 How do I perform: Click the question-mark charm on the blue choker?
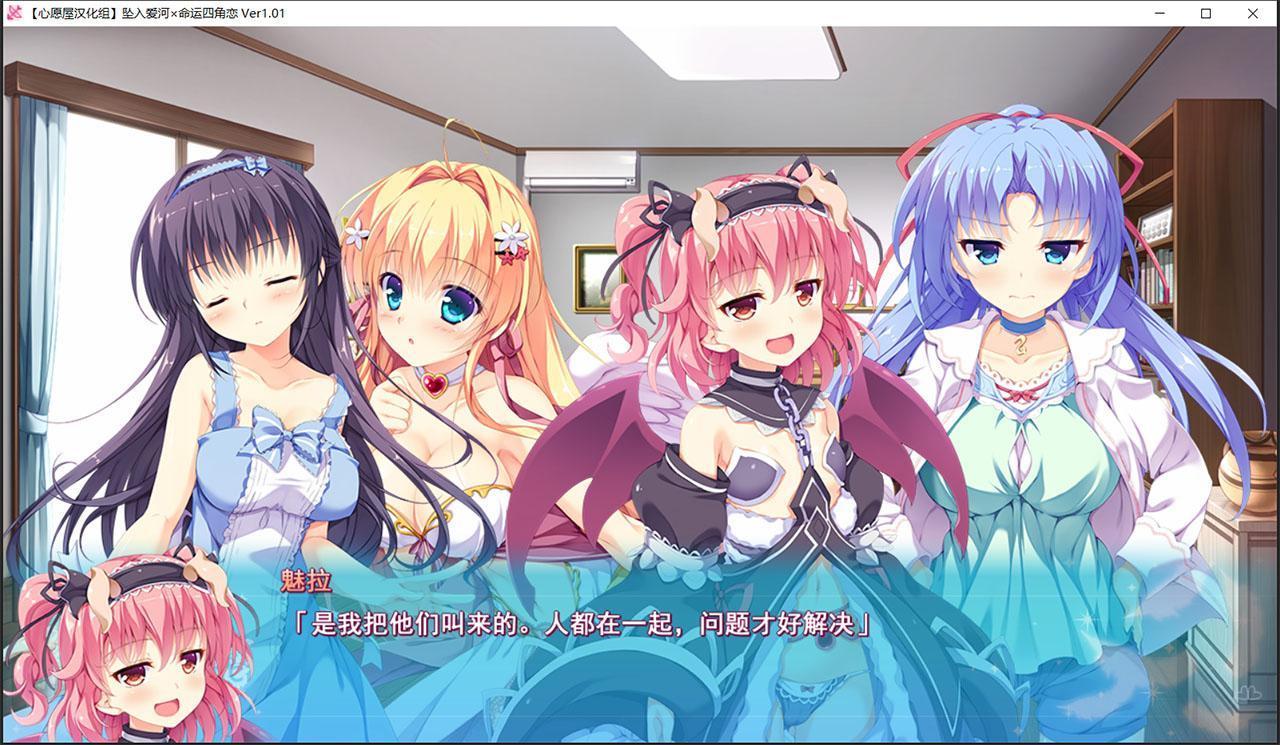1019,347
